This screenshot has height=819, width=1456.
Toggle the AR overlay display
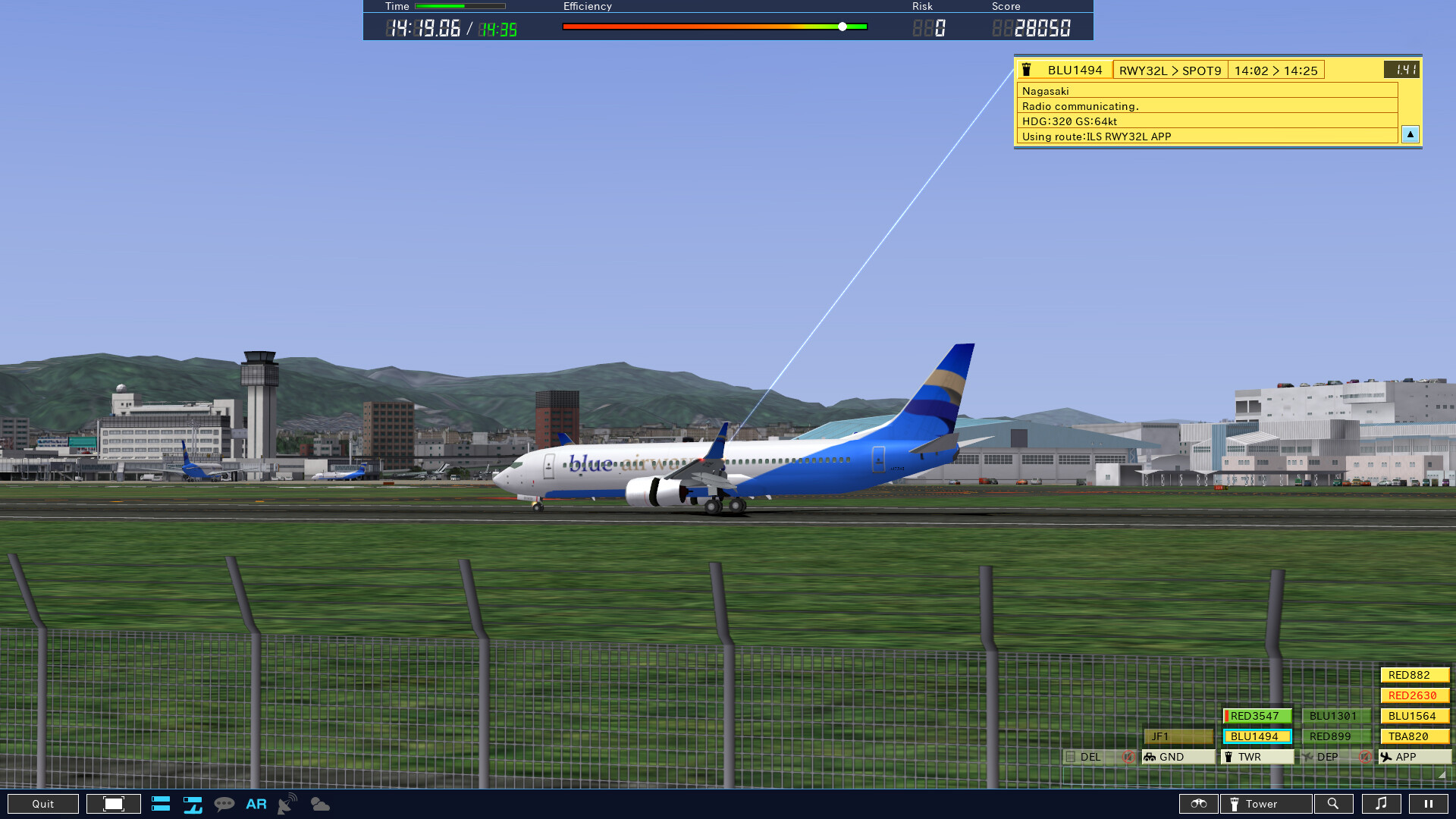(x=256, y=804)
